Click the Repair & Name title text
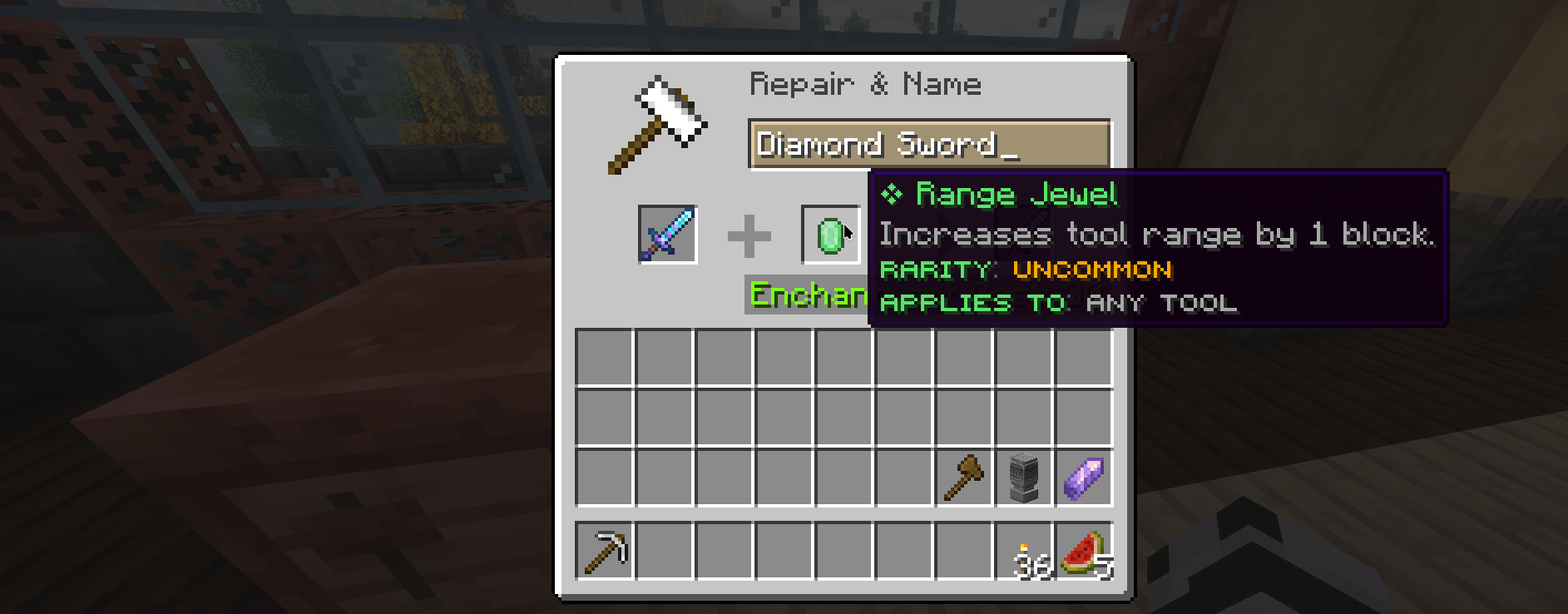The image size is (1568, 614). [865, 83]
